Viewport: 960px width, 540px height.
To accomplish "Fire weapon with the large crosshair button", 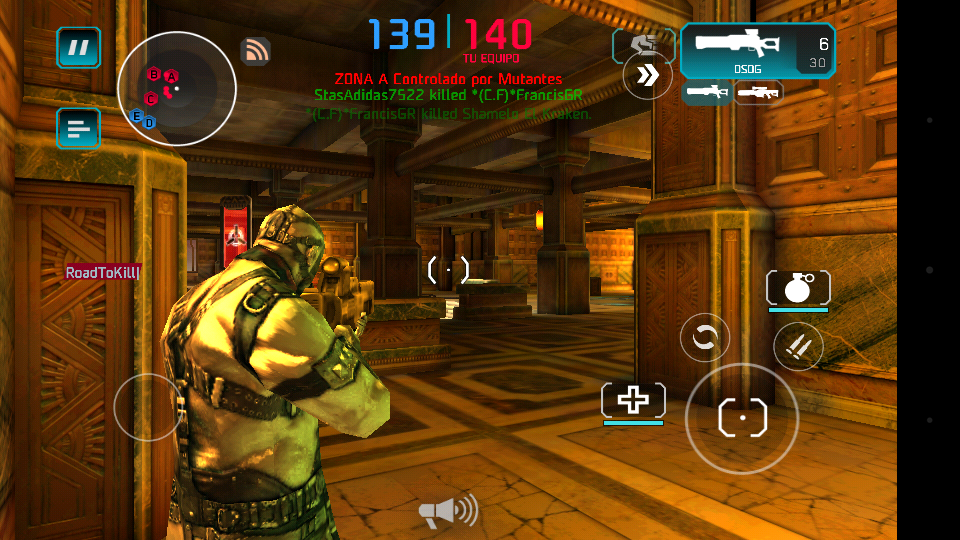I will 742,418.
